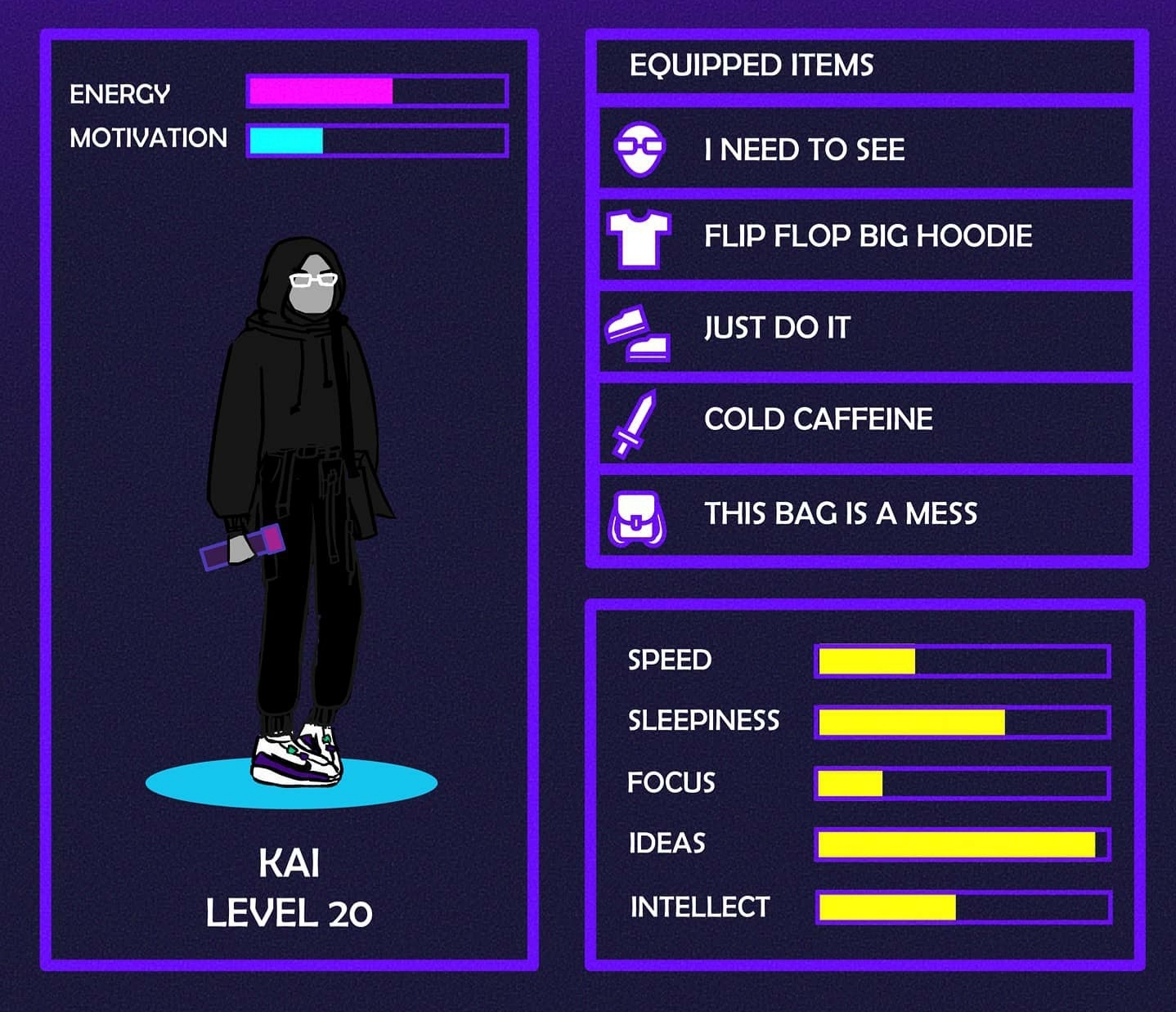Click the backpack icon
This screenshot has width=1176, height=1012.
click(x=637, y=518)
